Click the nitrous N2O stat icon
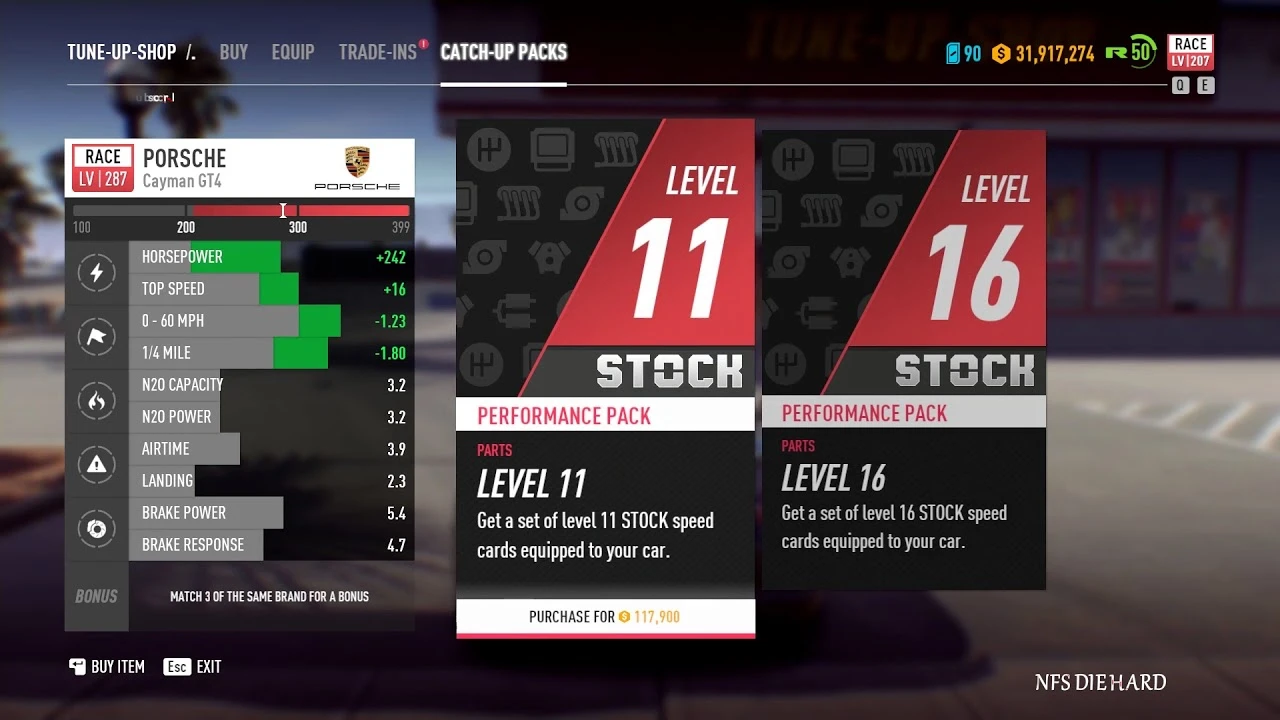This screenshot has height=720, width=1280. [97, 400]
